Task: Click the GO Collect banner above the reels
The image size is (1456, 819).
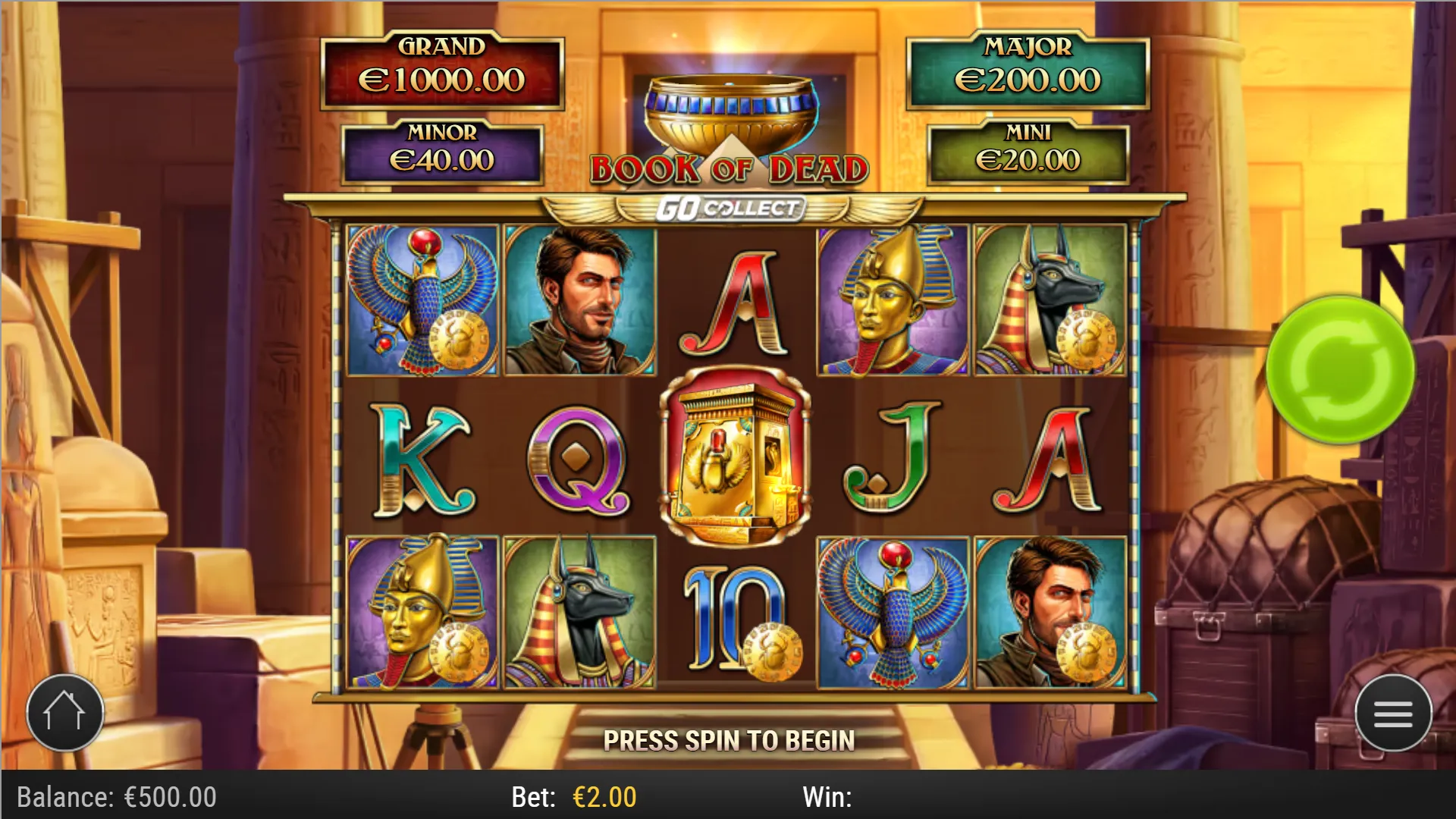Action: tap(730, 205)
